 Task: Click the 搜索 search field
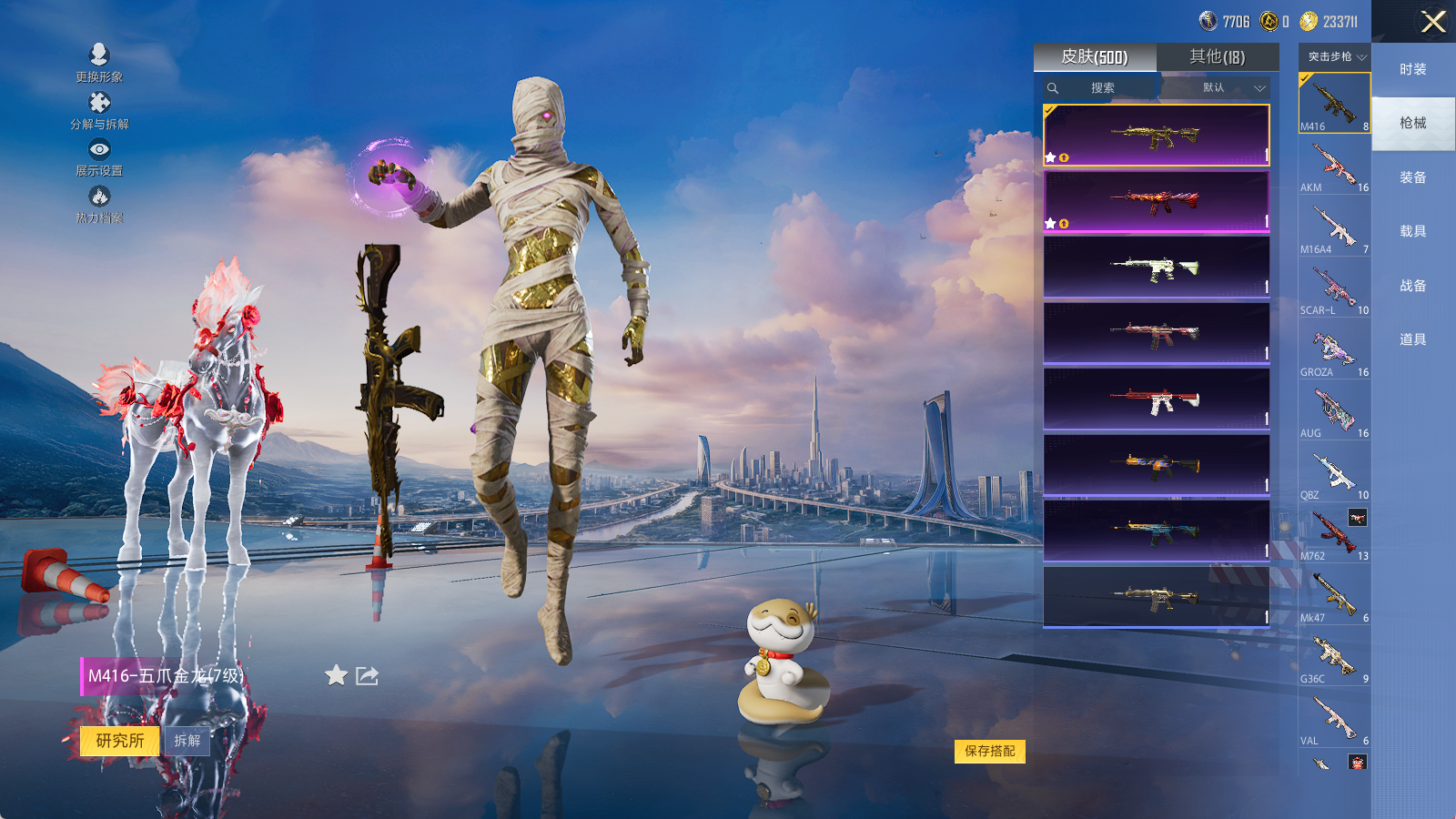point(1102,88)
